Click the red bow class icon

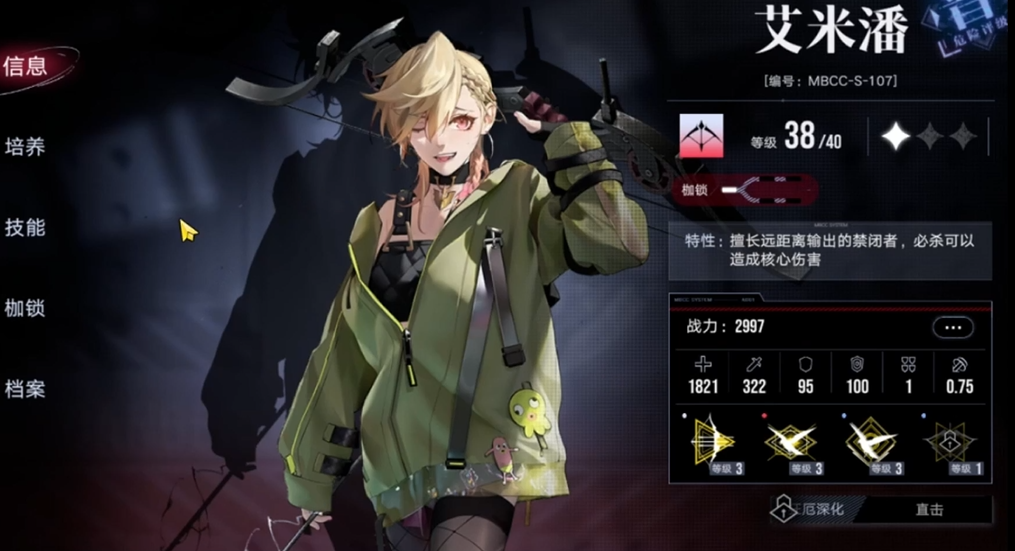(701, 136)
